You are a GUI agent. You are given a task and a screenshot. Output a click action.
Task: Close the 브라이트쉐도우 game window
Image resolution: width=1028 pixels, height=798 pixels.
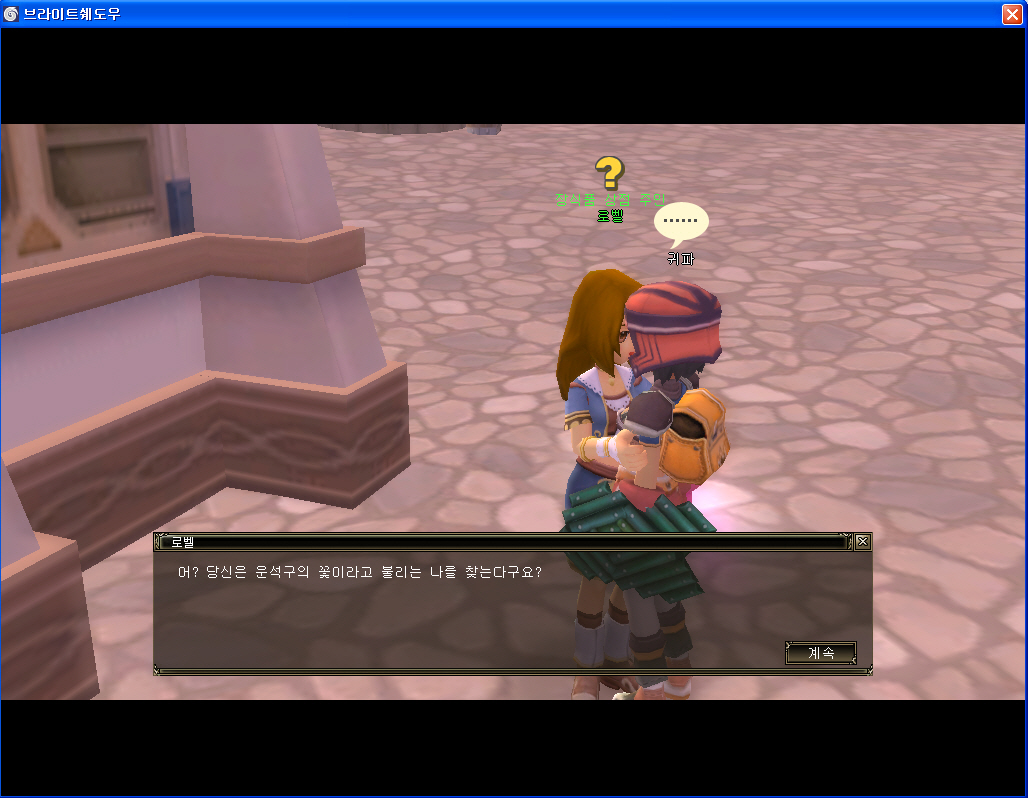(1012, 14)
